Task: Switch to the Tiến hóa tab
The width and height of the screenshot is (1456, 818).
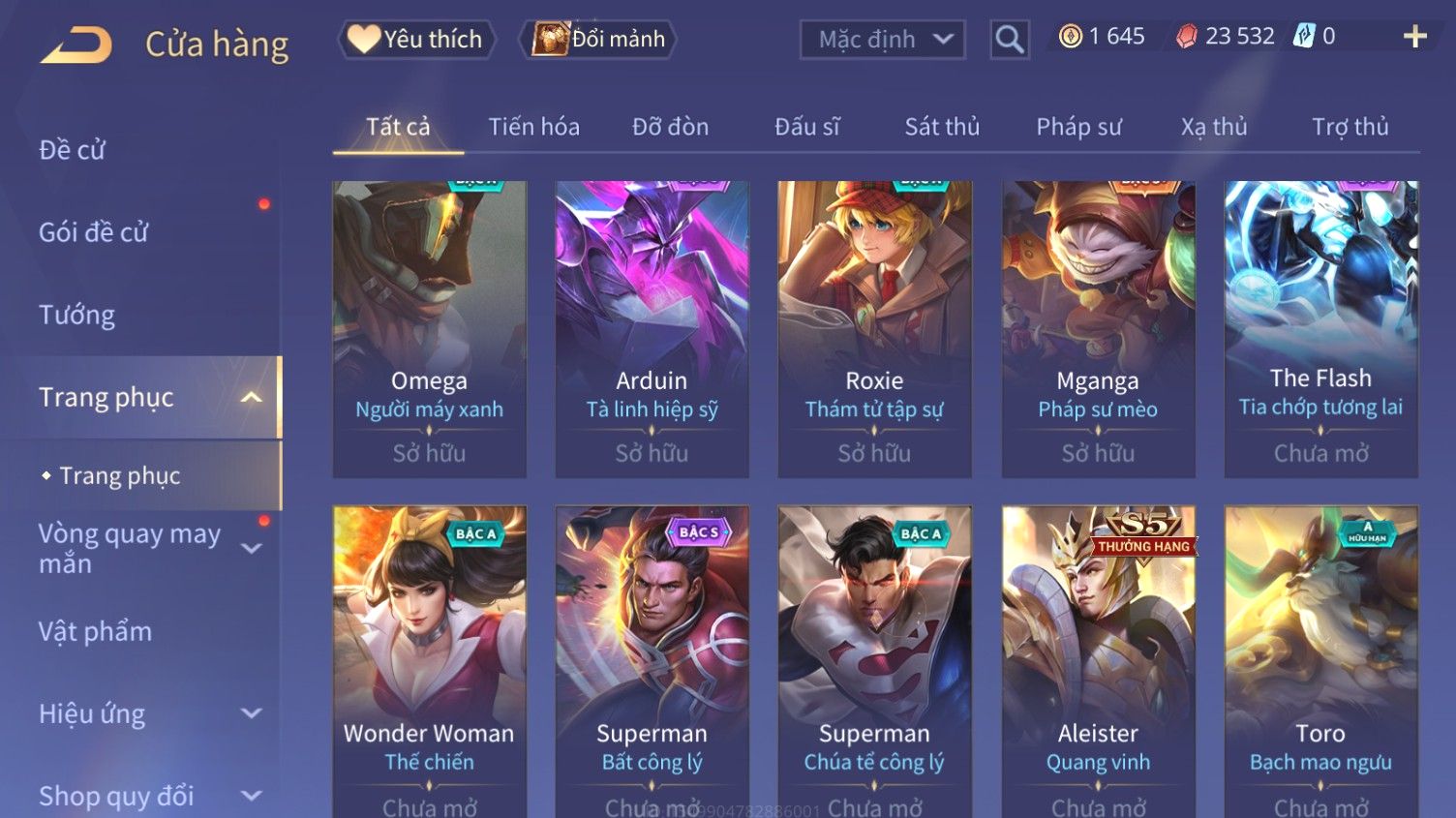Action: point(533,127)
